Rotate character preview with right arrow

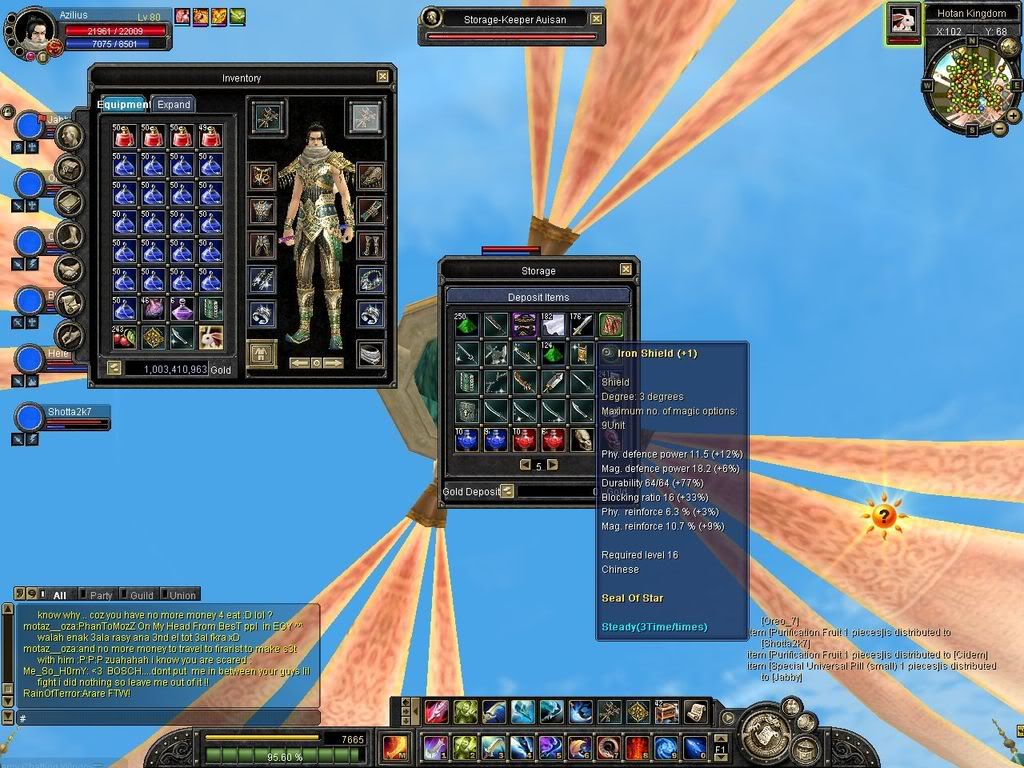pyautogui.click(x=334, y=362)
